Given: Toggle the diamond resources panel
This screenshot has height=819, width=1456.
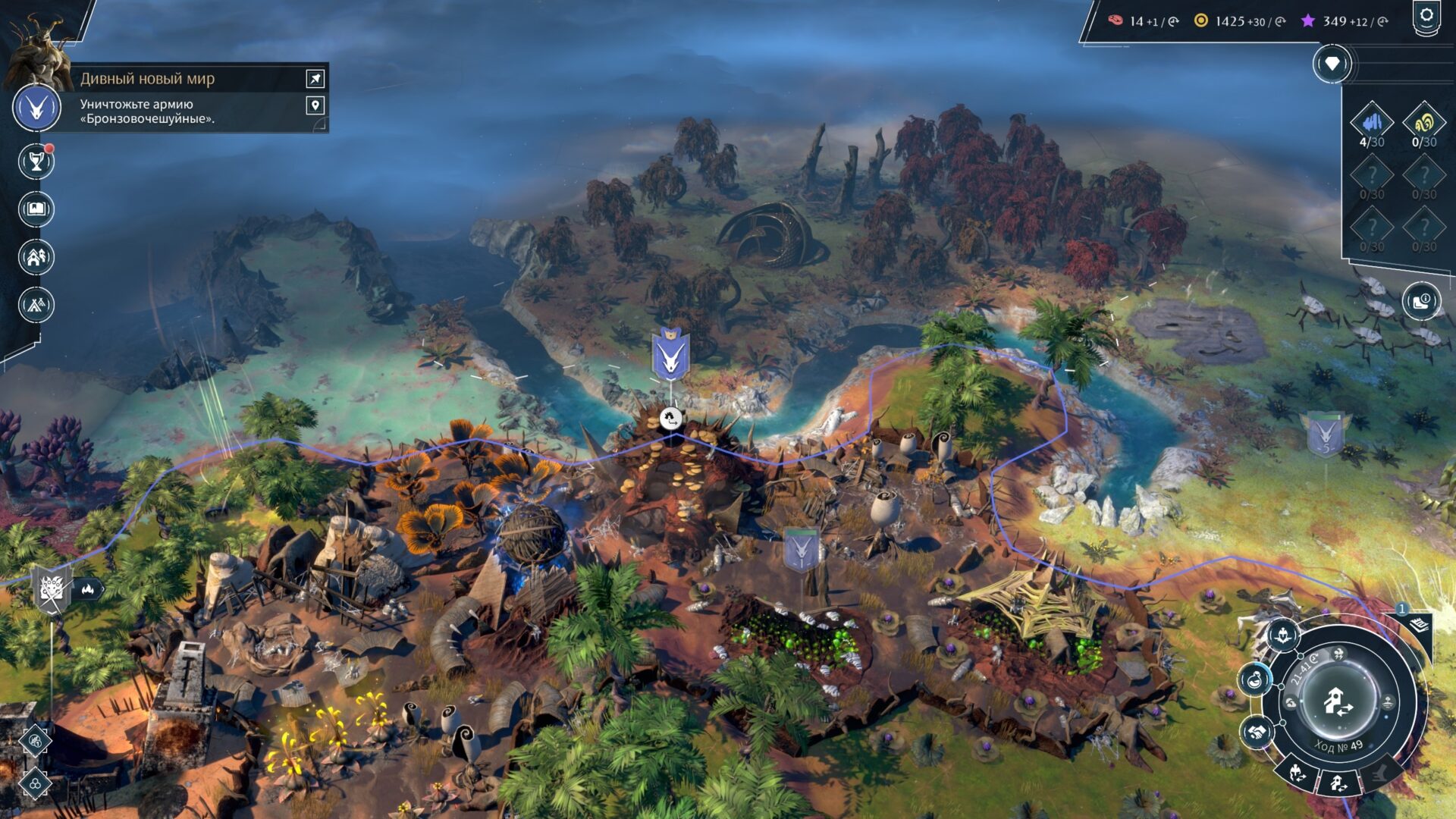Looking at the screenshot, I should click(x=1332, y=64).
